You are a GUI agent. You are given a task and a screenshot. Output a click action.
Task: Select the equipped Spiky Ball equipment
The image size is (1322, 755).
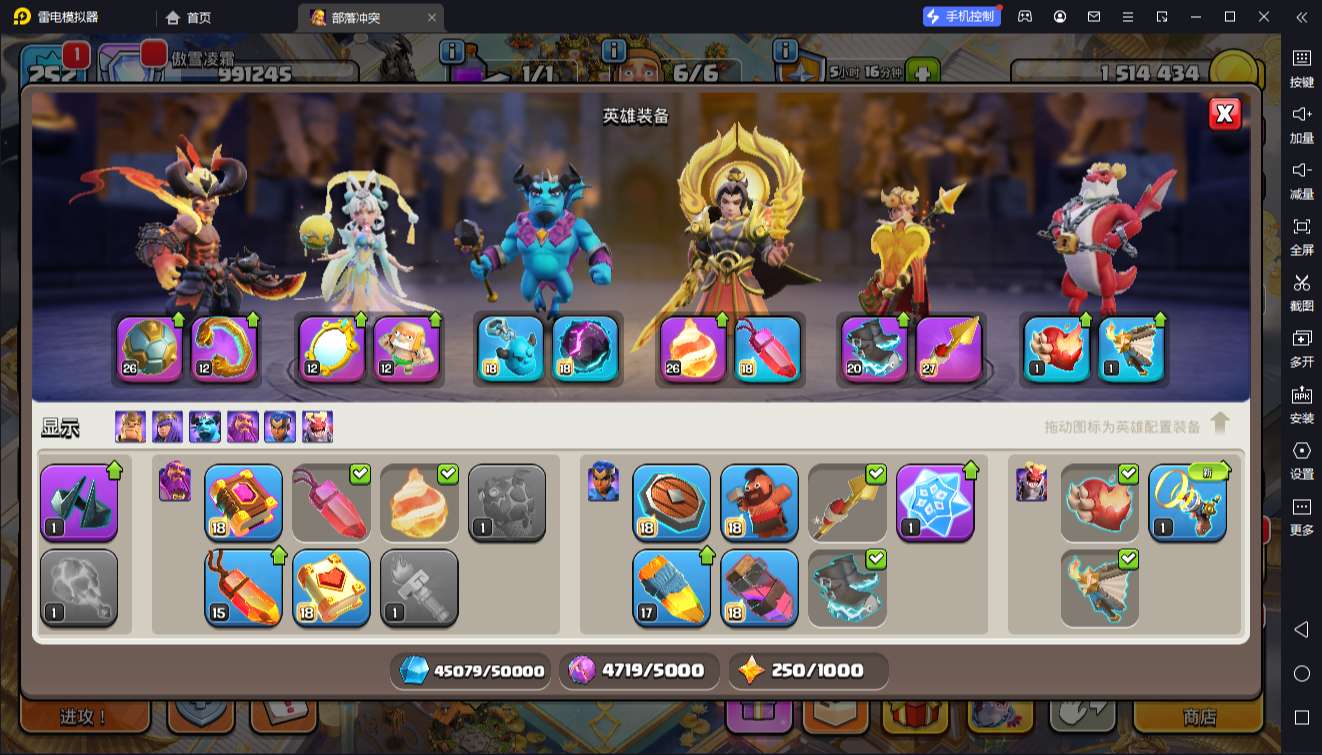pyautogui.click(x=149, y=348)
